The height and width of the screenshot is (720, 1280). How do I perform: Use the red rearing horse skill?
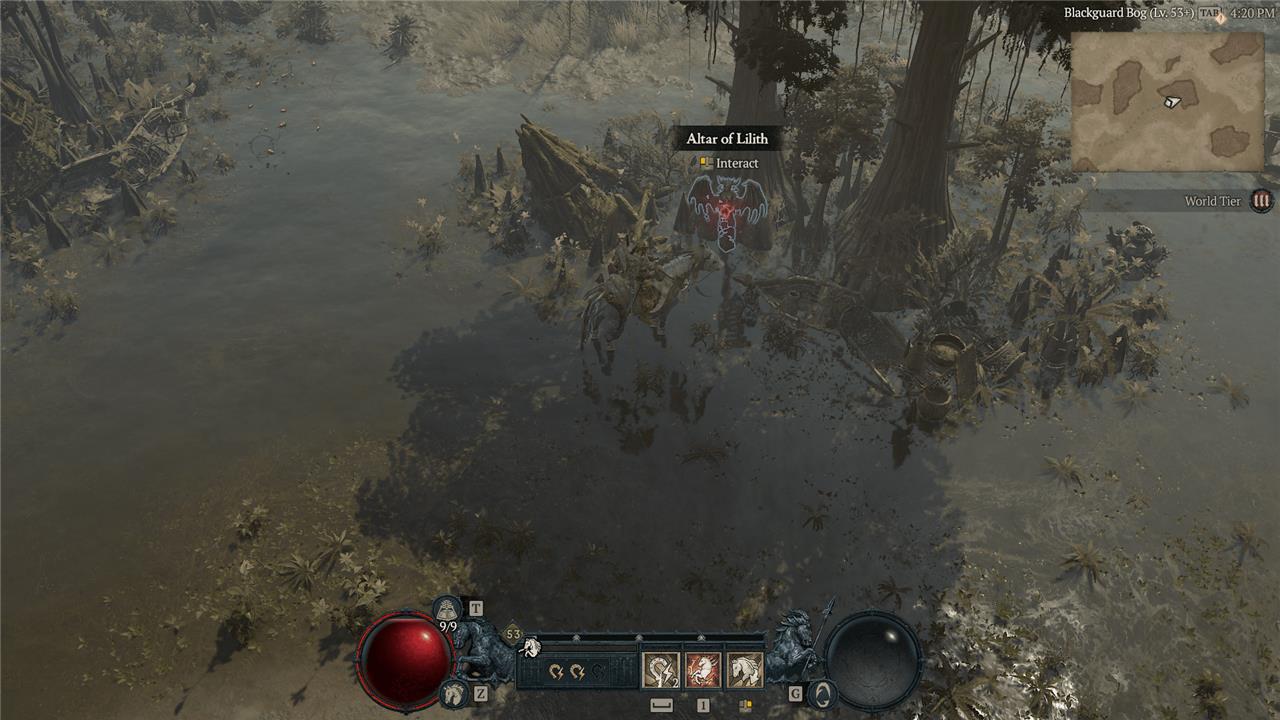(703, 670)
